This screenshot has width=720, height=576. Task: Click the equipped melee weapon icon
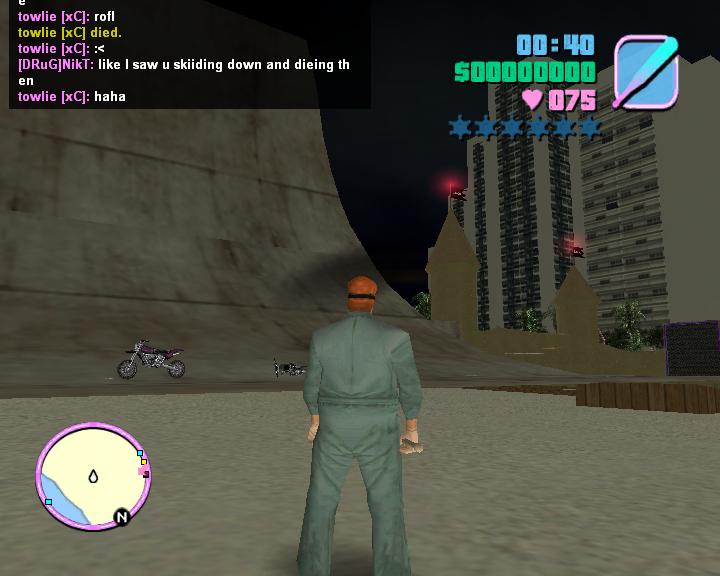646,72
